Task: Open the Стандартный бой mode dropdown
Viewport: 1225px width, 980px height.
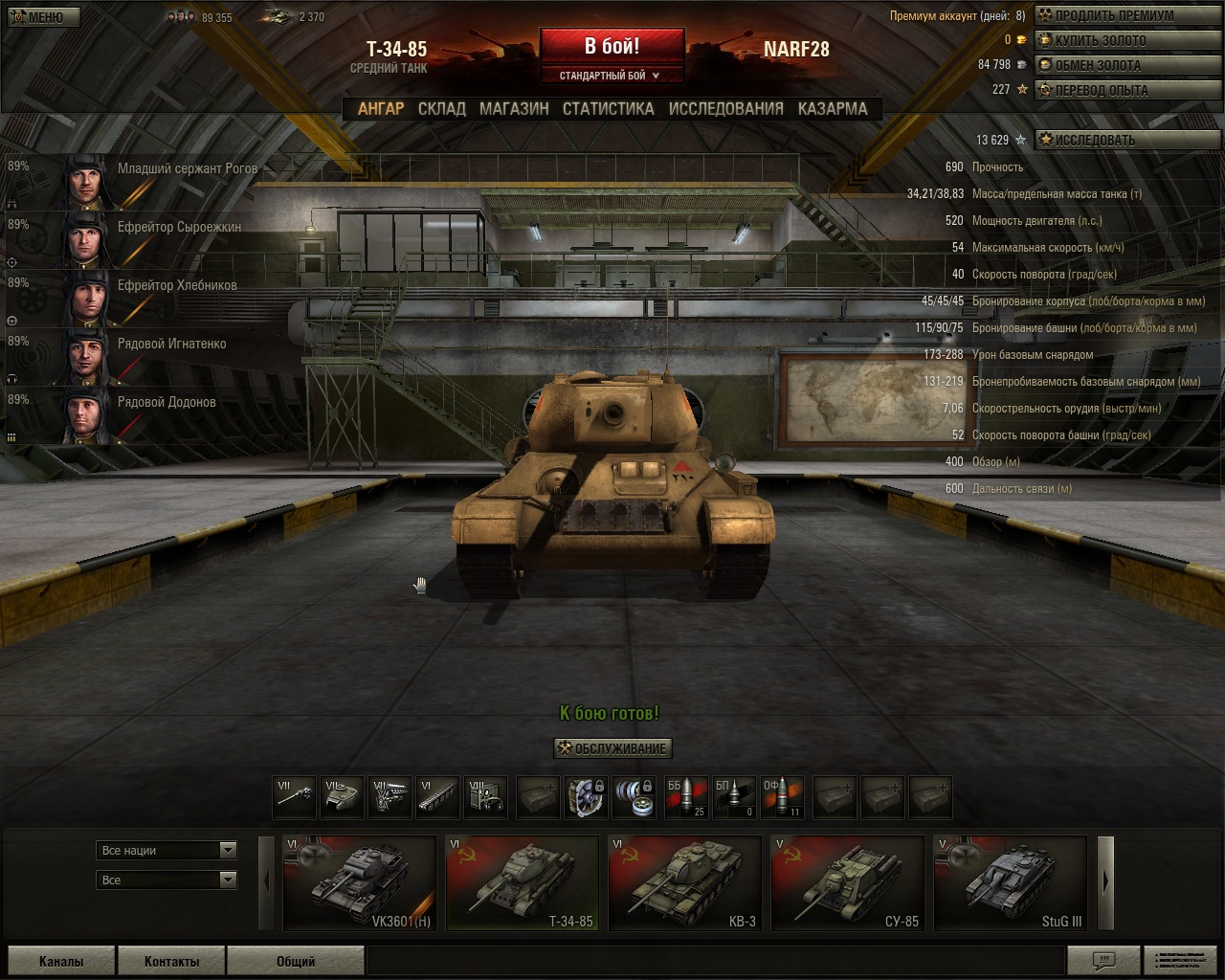Action: [611, 76]
